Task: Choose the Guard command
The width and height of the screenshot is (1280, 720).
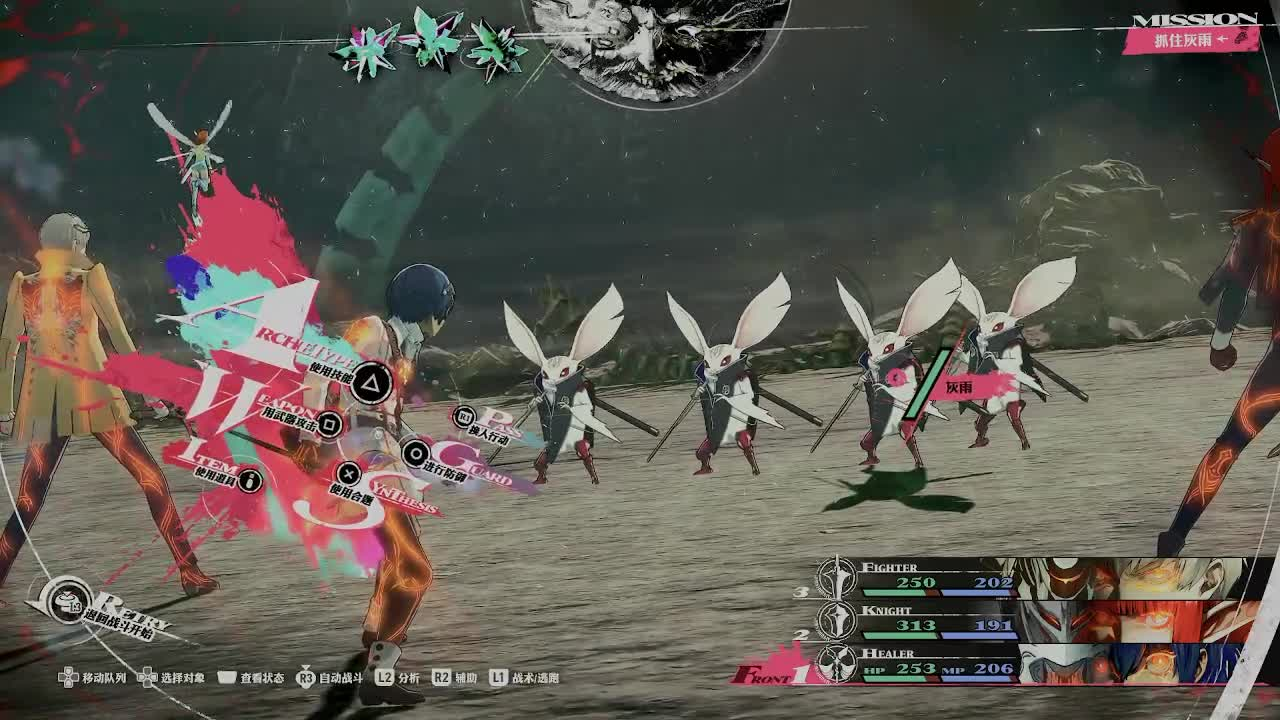Action: coord(414,454)
